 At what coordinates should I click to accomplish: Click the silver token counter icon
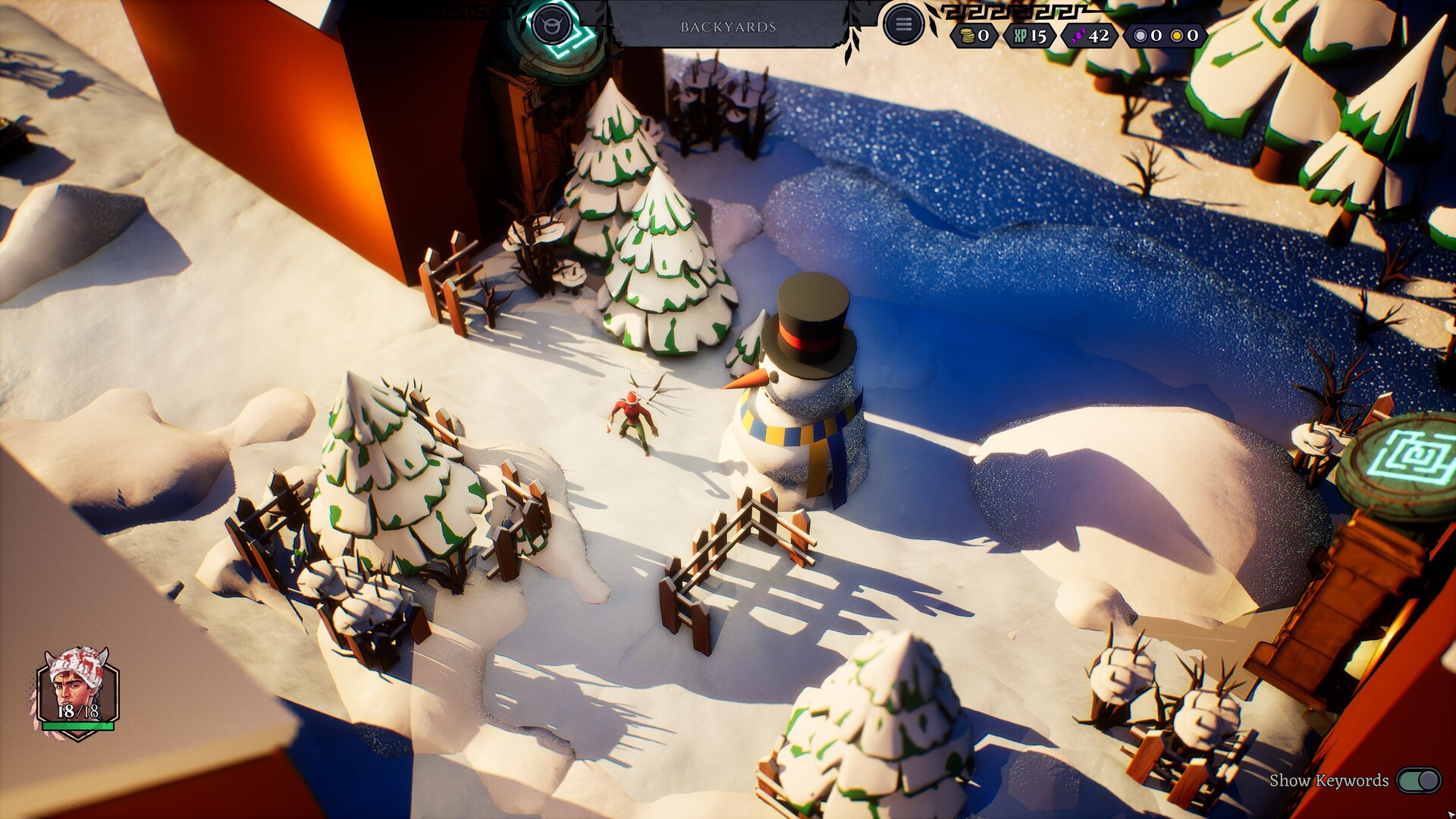1139,34
